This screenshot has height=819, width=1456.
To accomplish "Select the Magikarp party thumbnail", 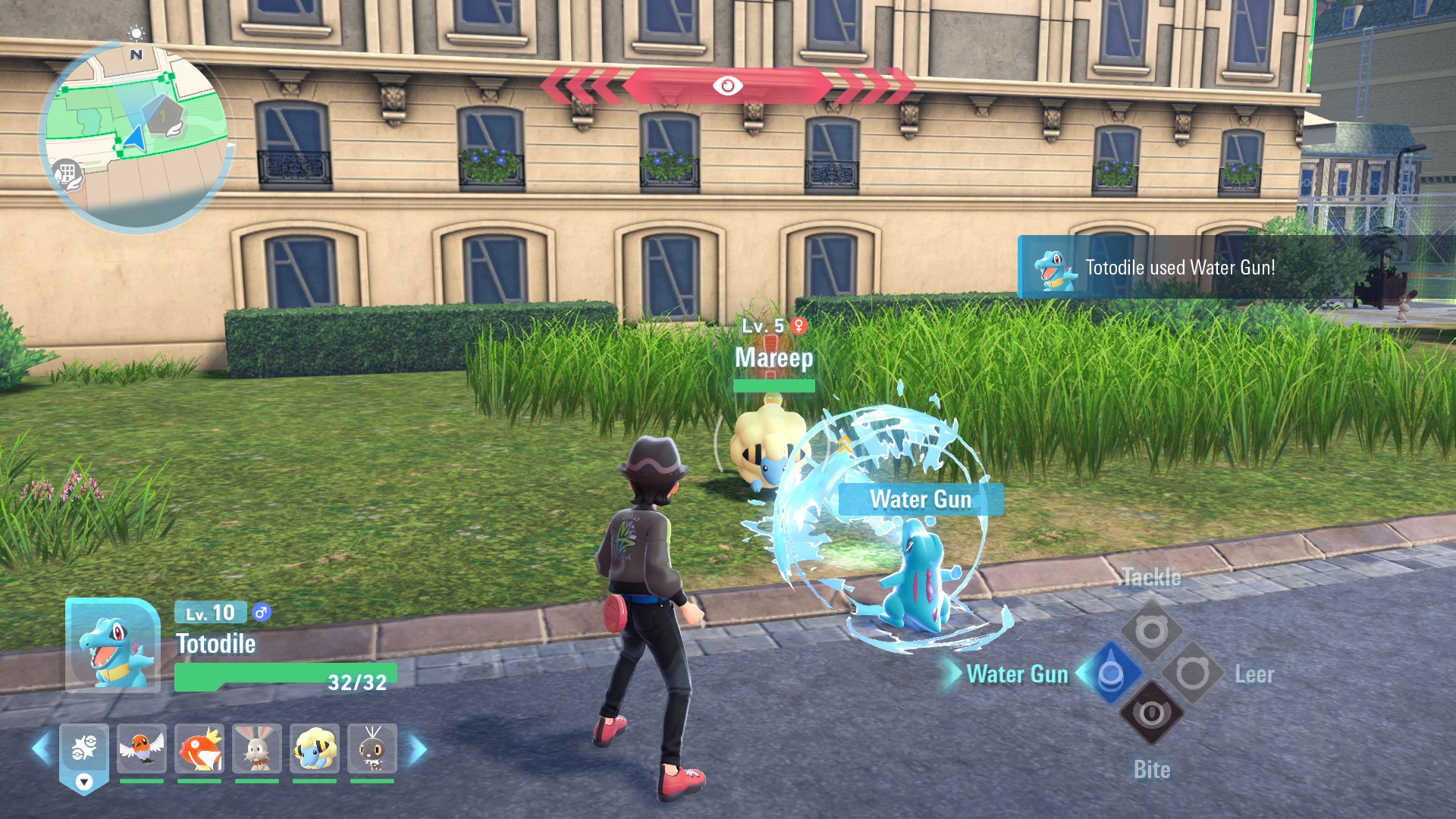I will (201, 749).
